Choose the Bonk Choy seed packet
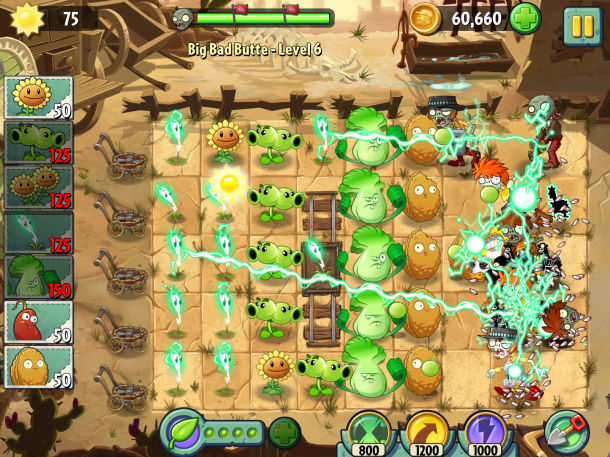The width and height of the screenshot is (610, 457). pyautogui.click(x=39, y=277)
